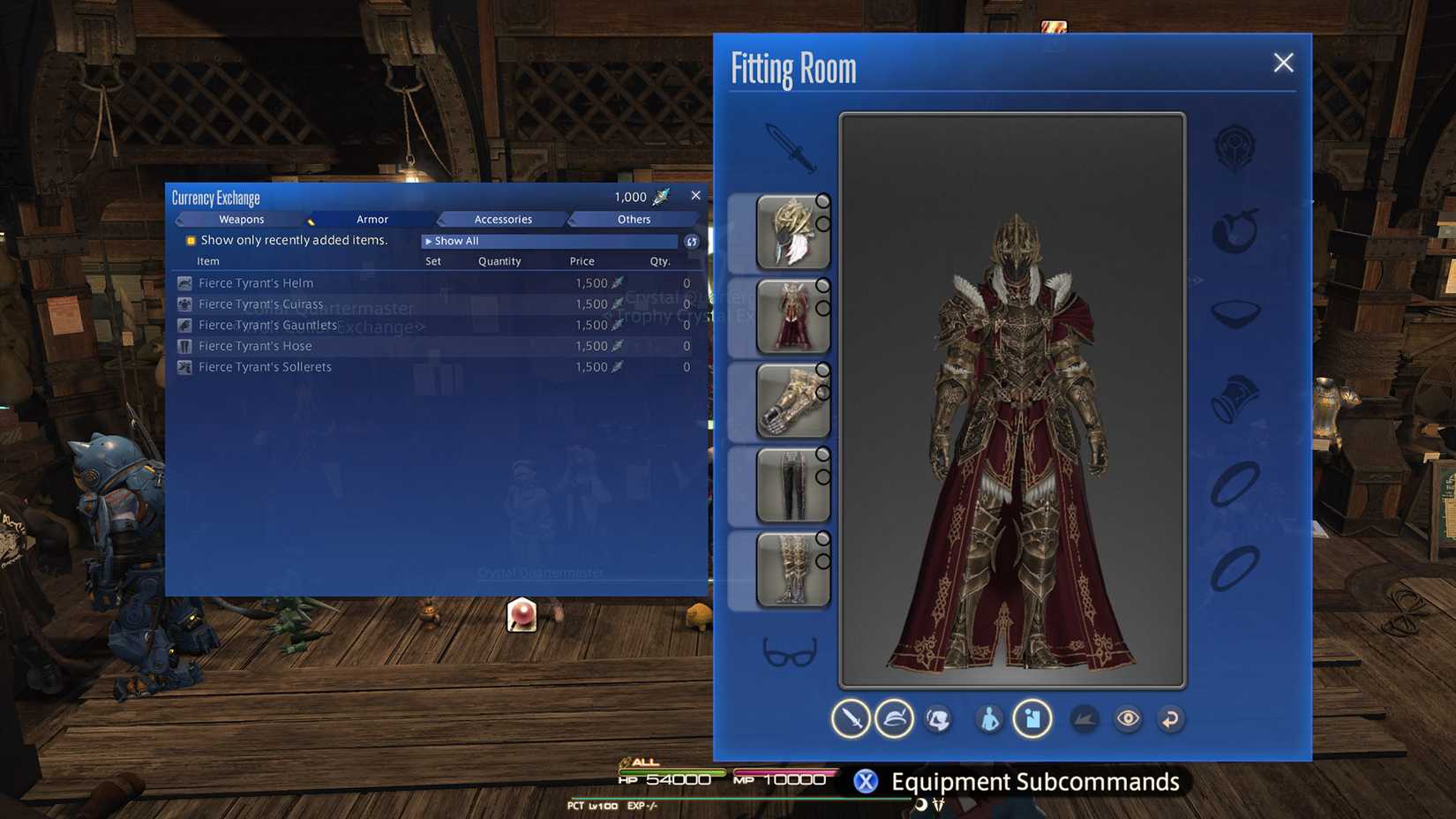Viewport: 1456px width, 819px height.
Task: Choose Fierce Tyrant's Gauntlets from the list
Action: [x=267, y=325]
